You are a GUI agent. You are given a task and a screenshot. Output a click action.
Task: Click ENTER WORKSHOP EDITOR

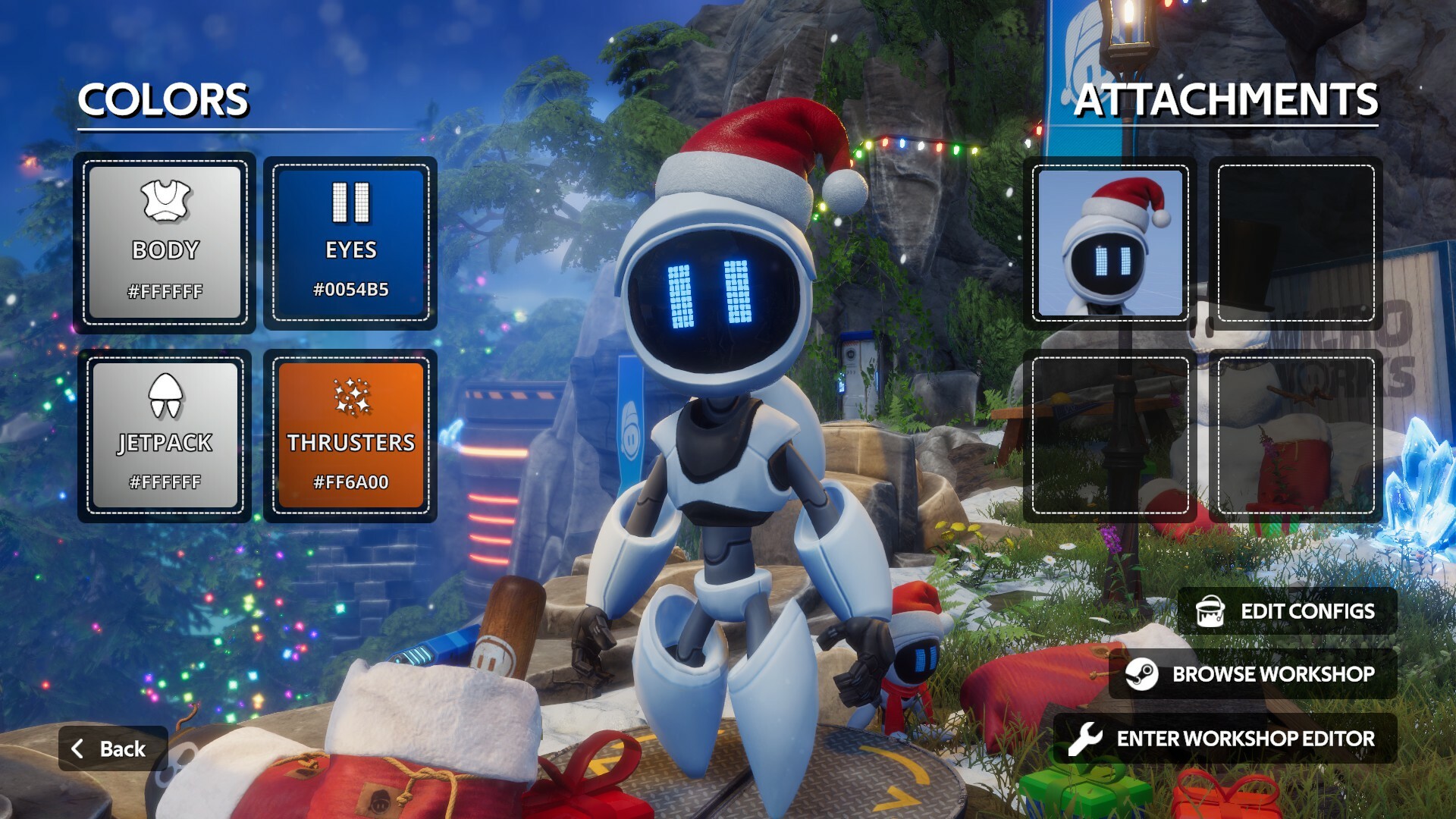click(x=1245, y=737)
